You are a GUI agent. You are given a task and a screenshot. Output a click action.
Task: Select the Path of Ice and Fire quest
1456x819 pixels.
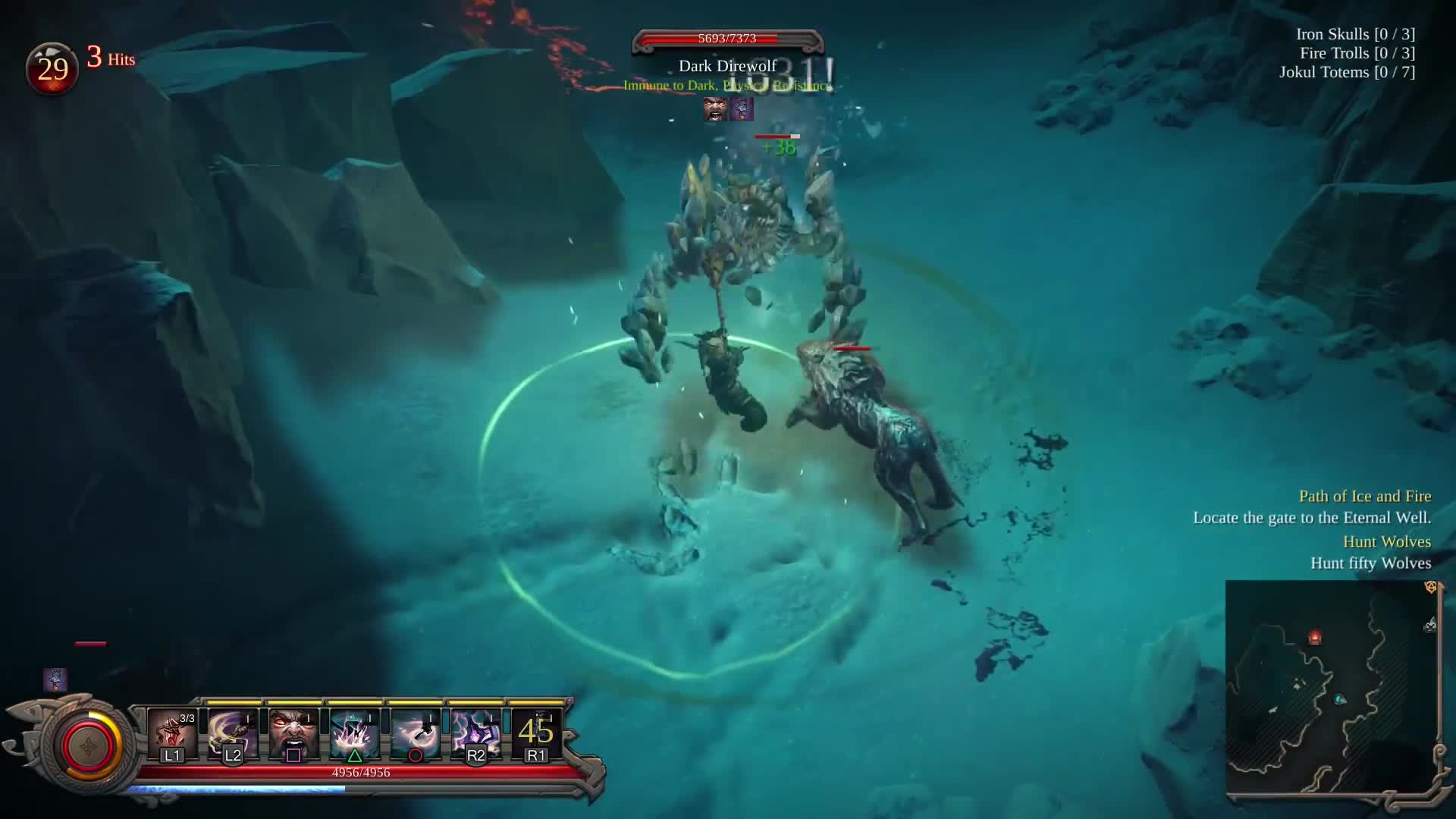coord(1364,497)
